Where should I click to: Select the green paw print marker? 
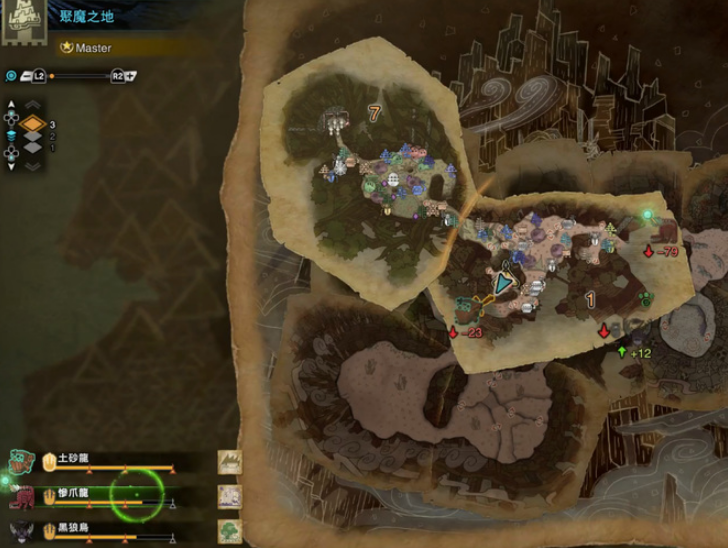[x=645, y=297]
